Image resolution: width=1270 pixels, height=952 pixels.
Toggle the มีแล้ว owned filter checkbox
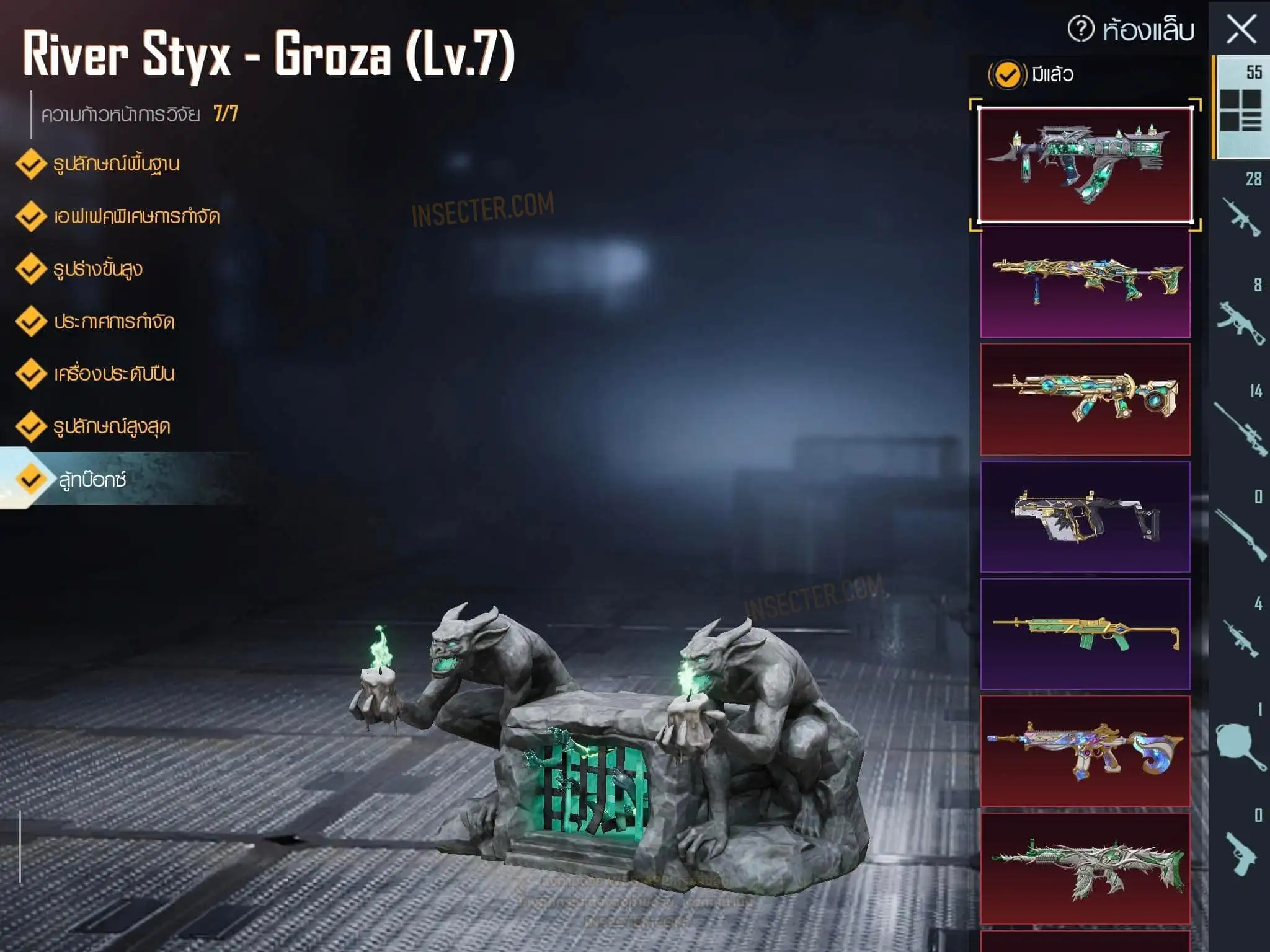click(x=1007, y=75)
